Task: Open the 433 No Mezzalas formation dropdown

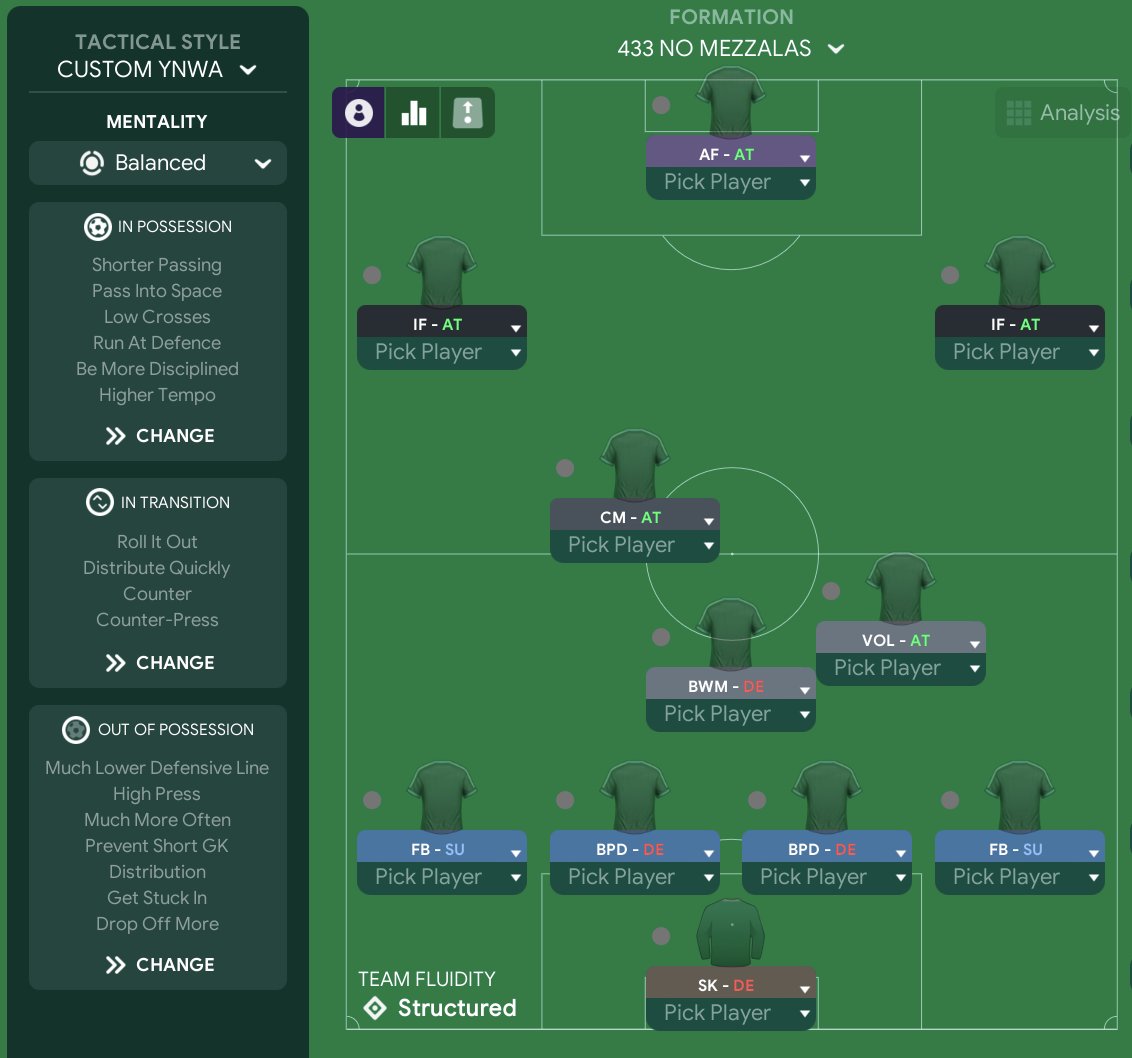Action: [731, 48]
